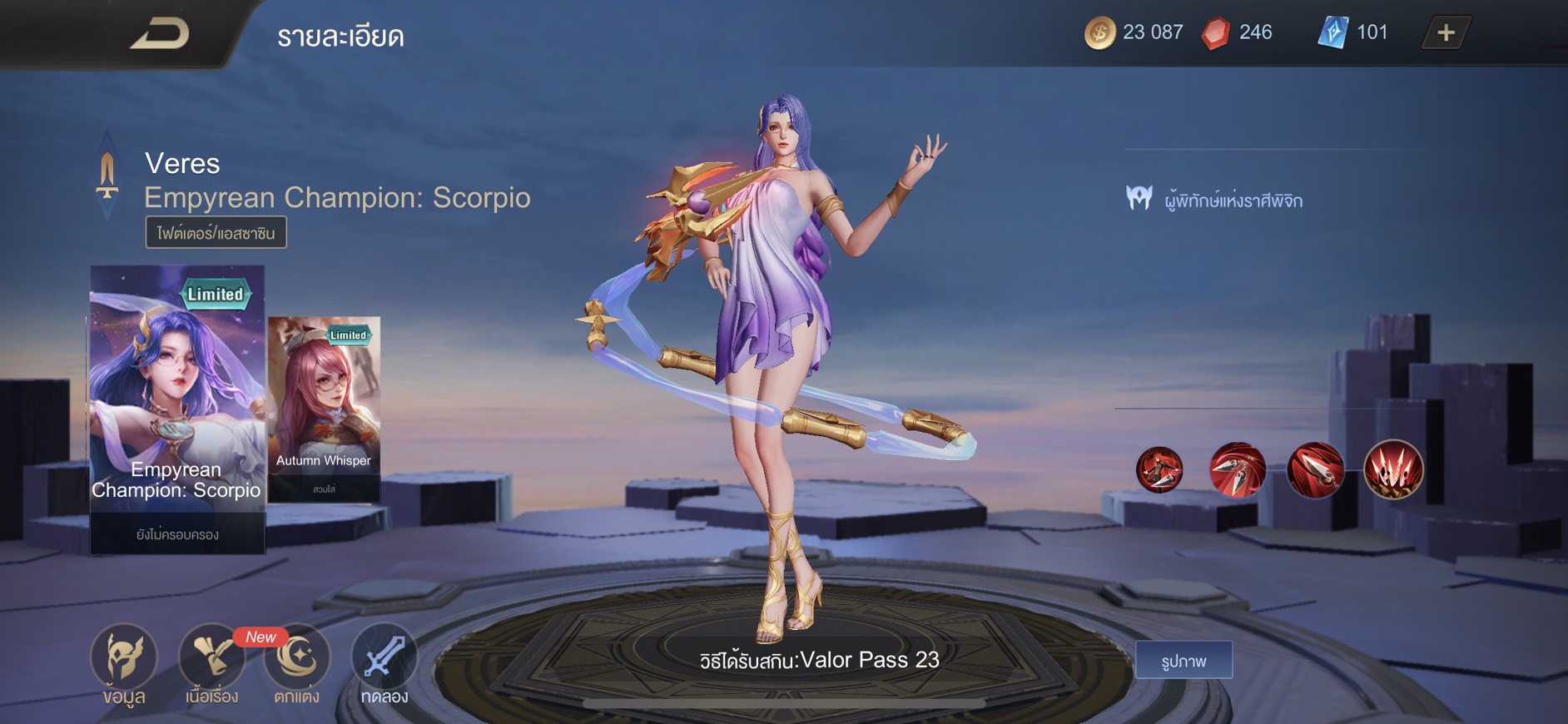Select the Empyrean Champion: Scorpio skin card
The width and height of the screenshot is (1568, 724).
point(177,408)
